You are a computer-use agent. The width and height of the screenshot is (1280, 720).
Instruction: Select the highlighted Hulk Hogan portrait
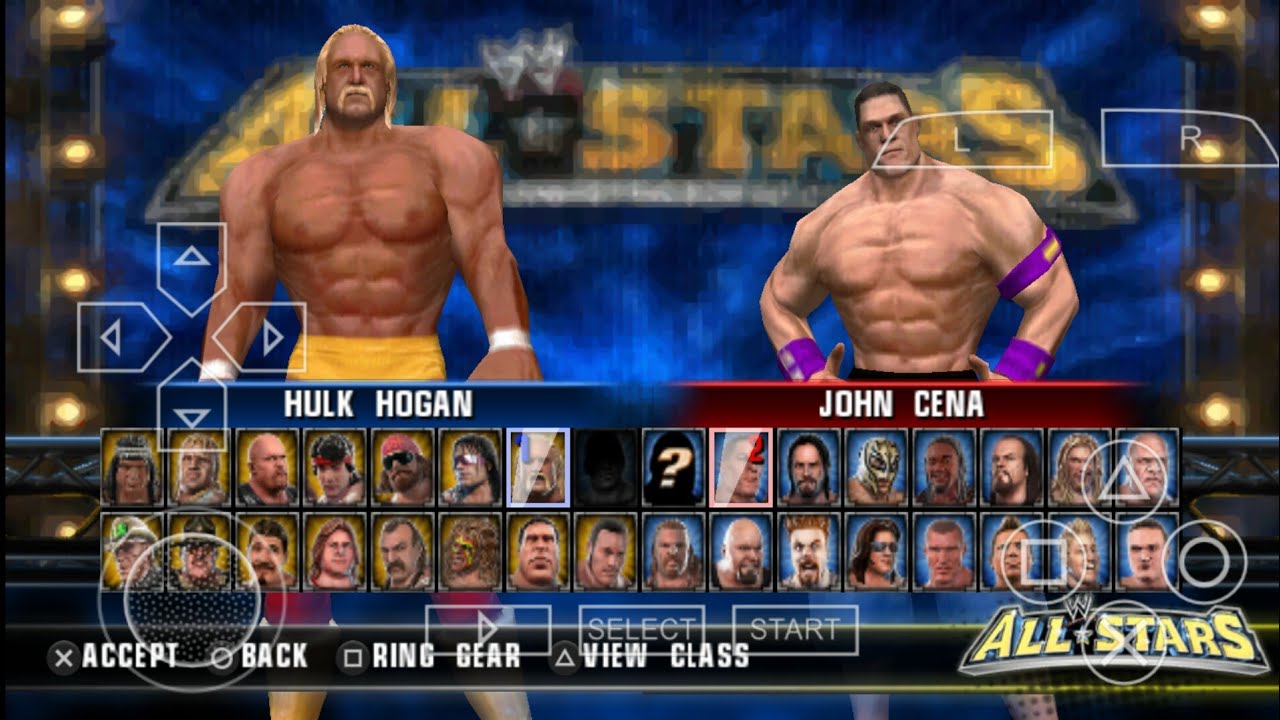pyautogui.click(x=538, y=467)
